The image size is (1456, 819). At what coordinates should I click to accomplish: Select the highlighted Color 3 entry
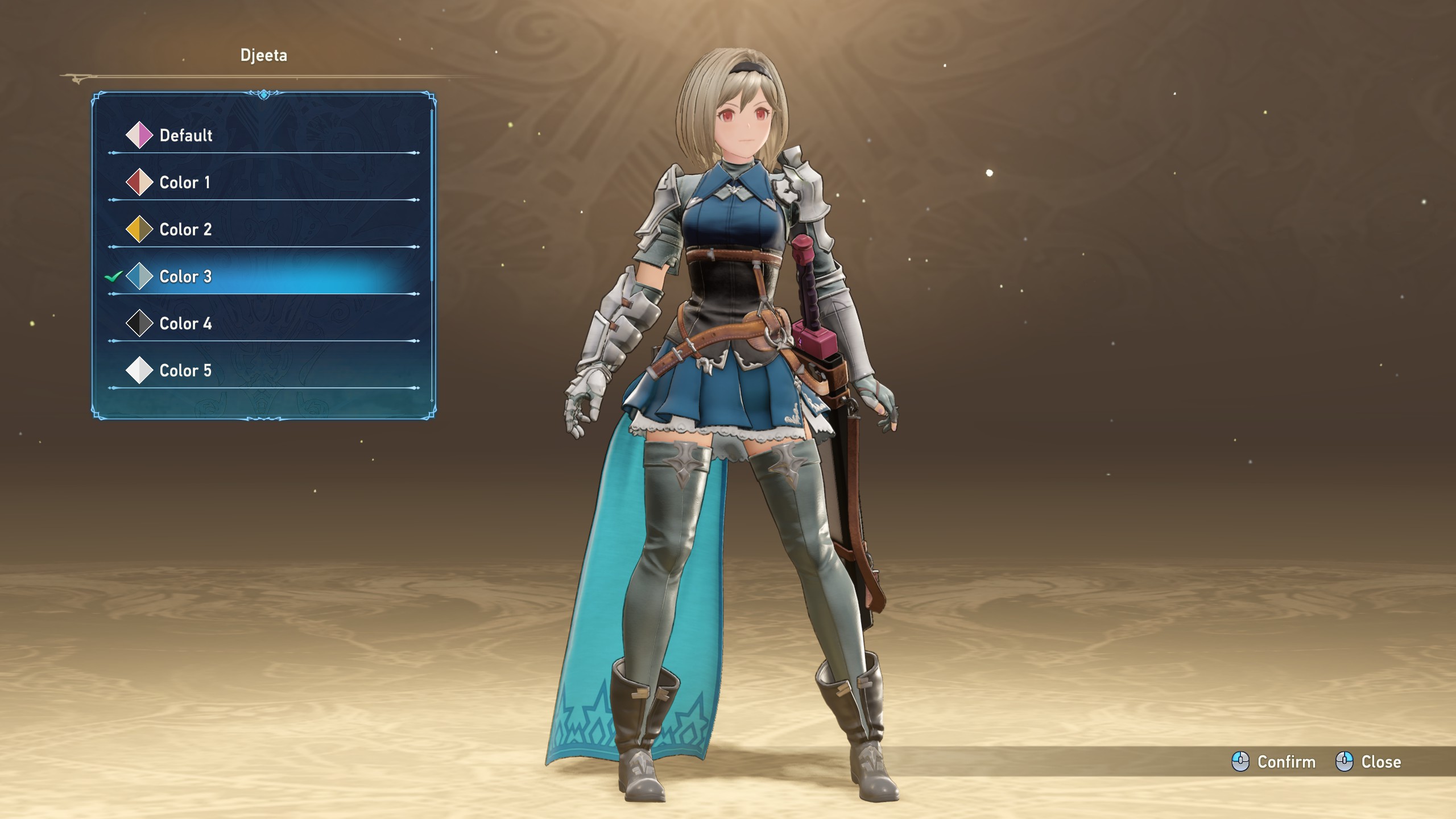(185, 277)
